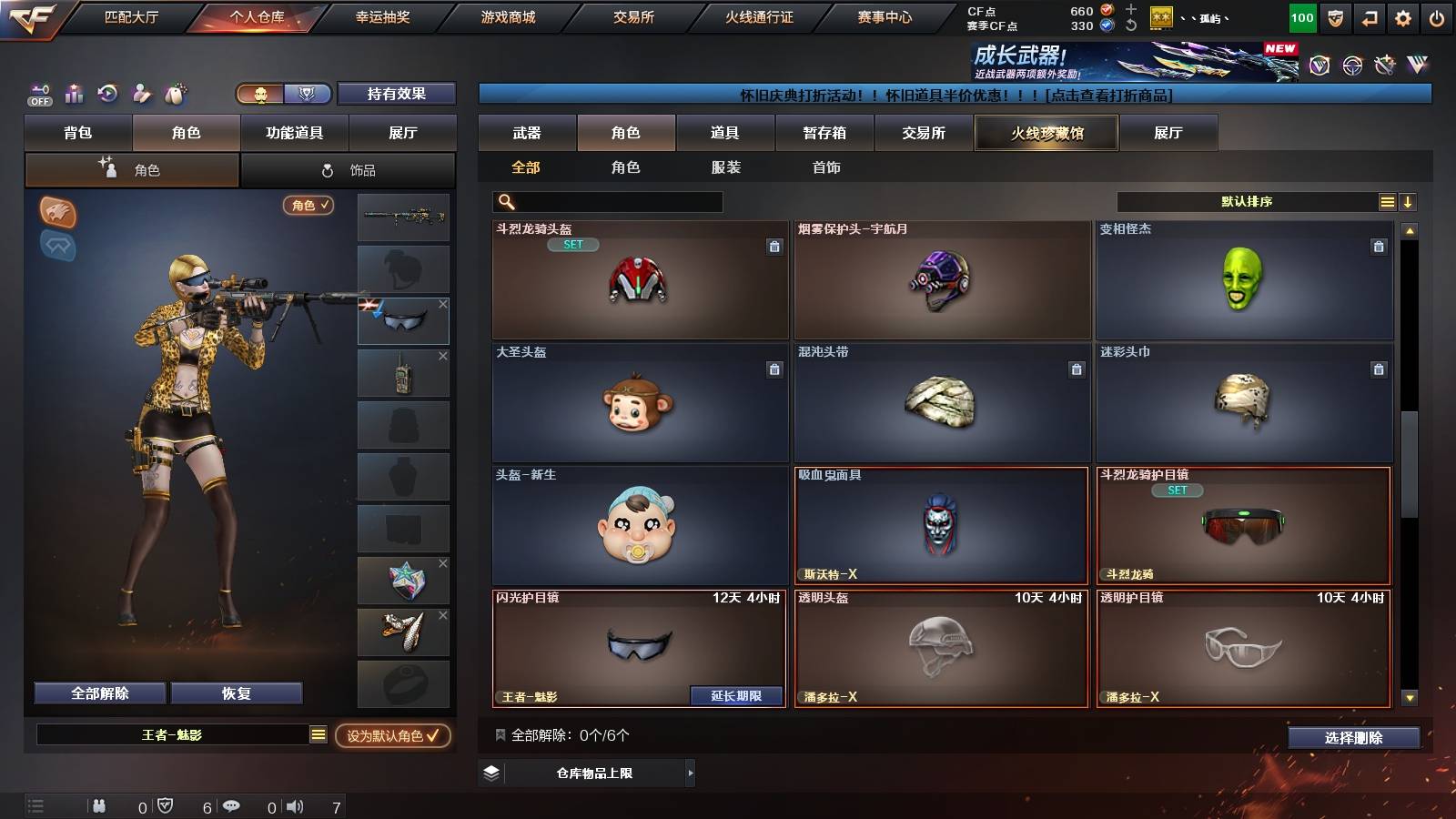
Task: Open the 交易所 menu at the top
Action: pyautogui.click(x=632, y=15)
